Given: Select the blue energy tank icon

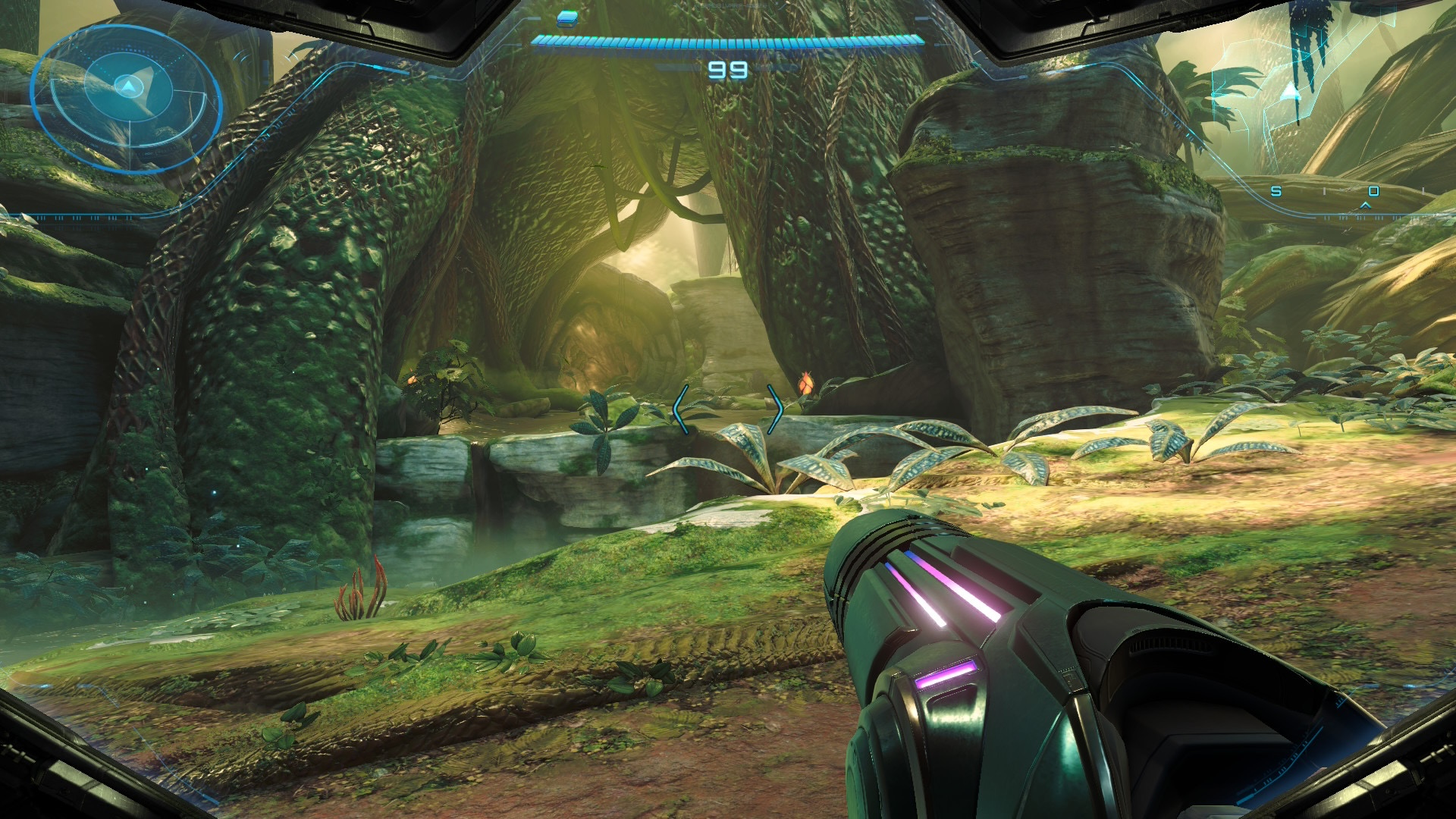Looking at the screenshot, I should 566,17.
